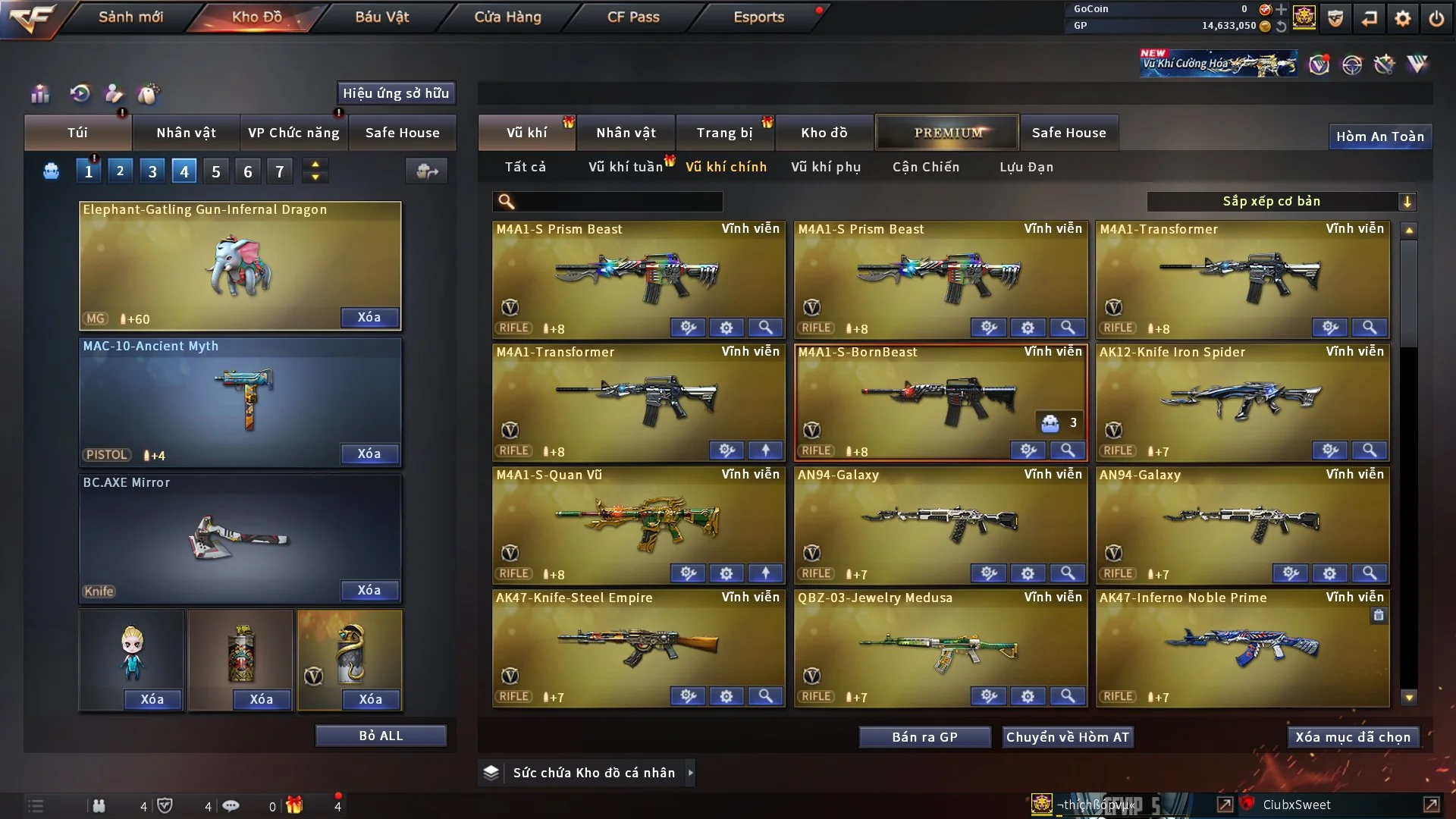1456x819 pixels.
Task: Select bag loadout number 5
Action: point(216,171)
